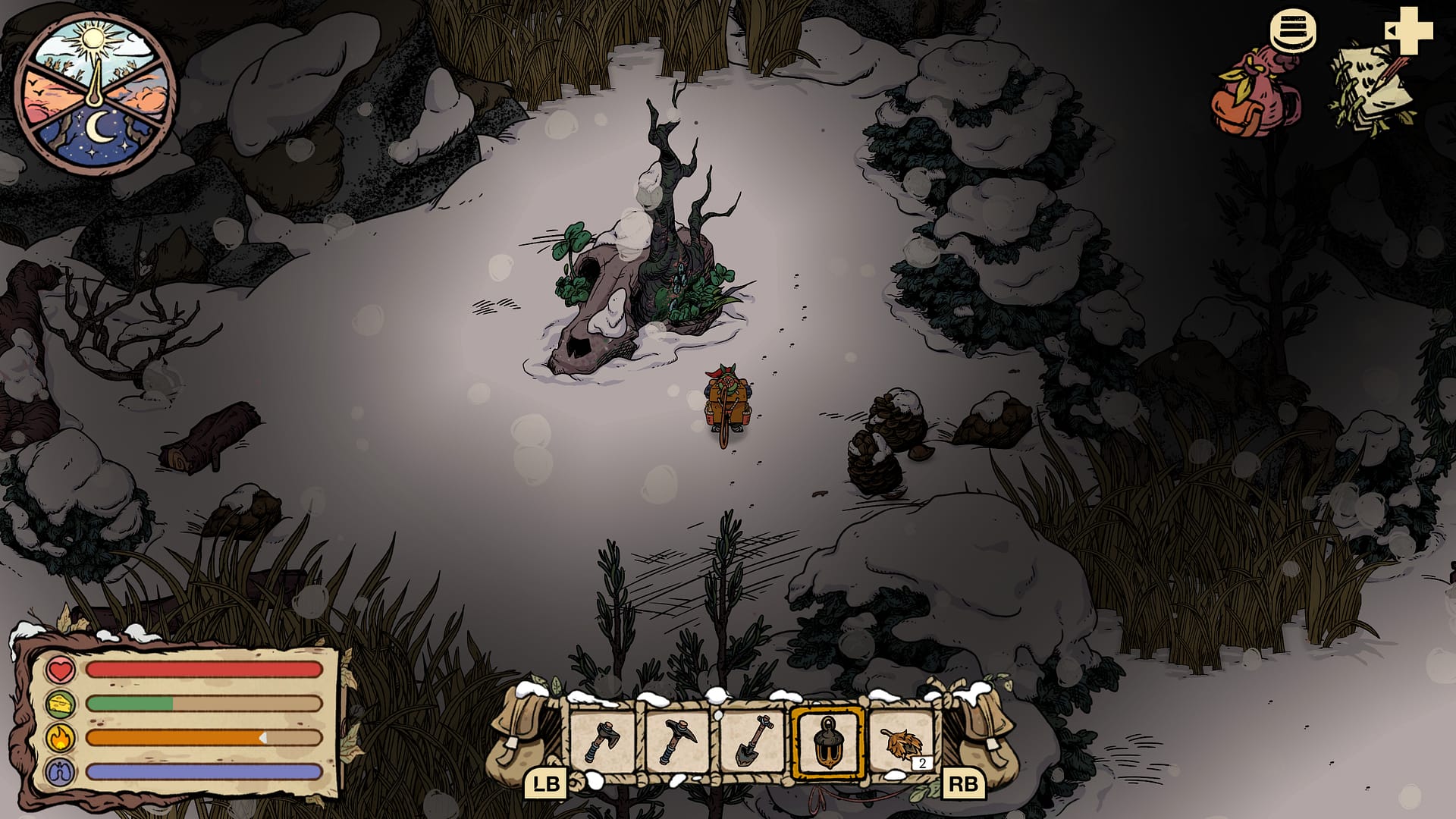
Task: Click the d-pad icon beside the journal
Action: pos(1410,30)
